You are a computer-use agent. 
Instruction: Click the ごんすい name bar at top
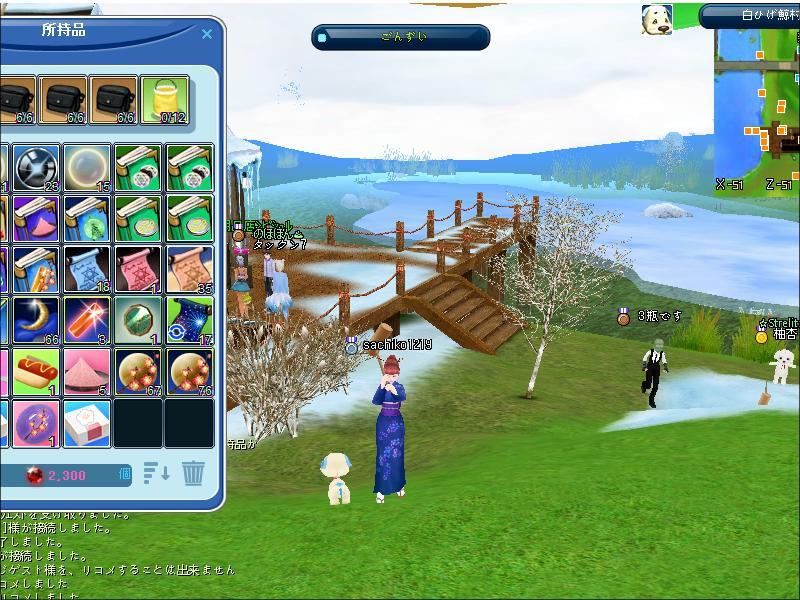click(401, 37)
